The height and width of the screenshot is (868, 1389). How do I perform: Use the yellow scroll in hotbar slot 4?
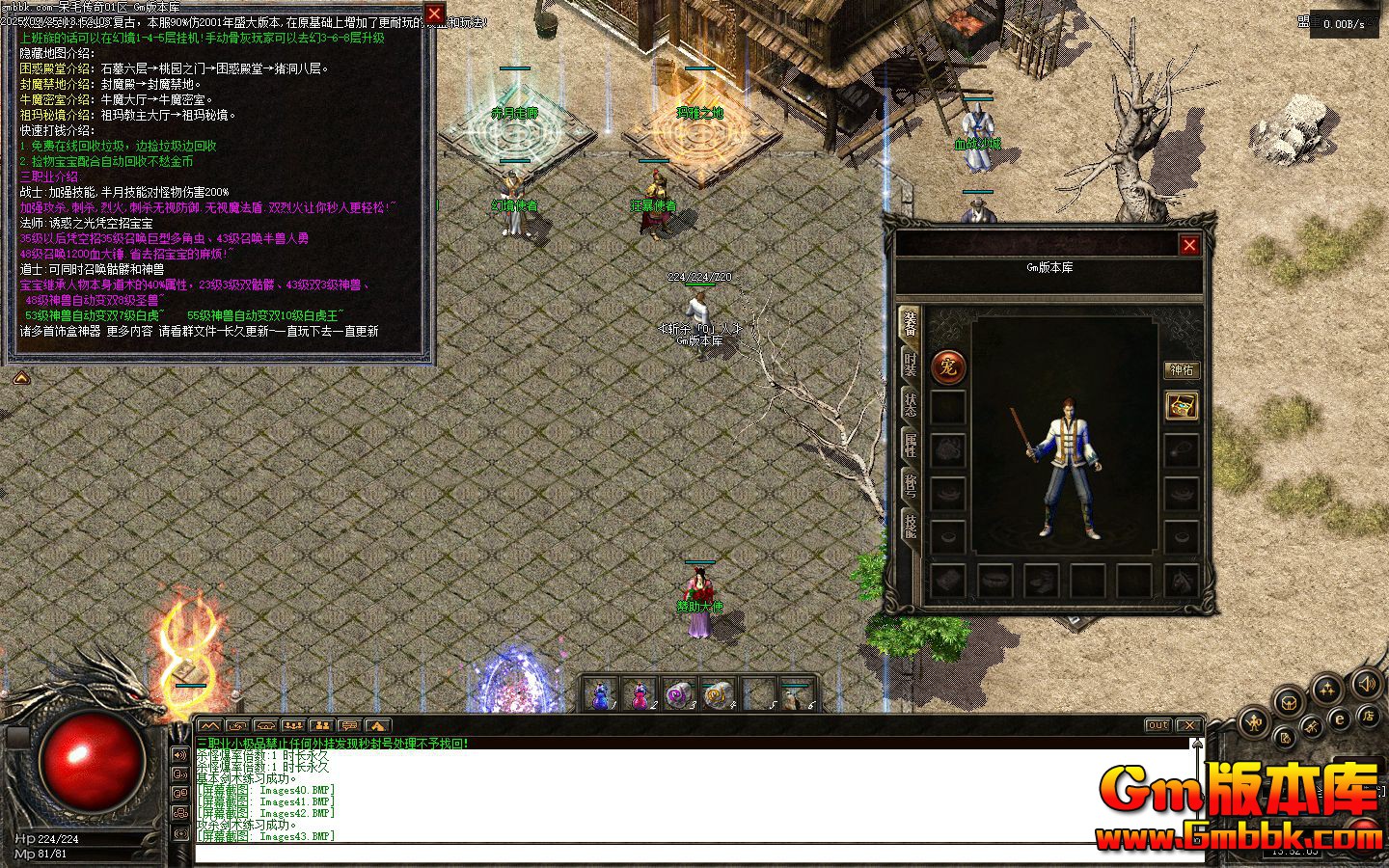[719, 694]
